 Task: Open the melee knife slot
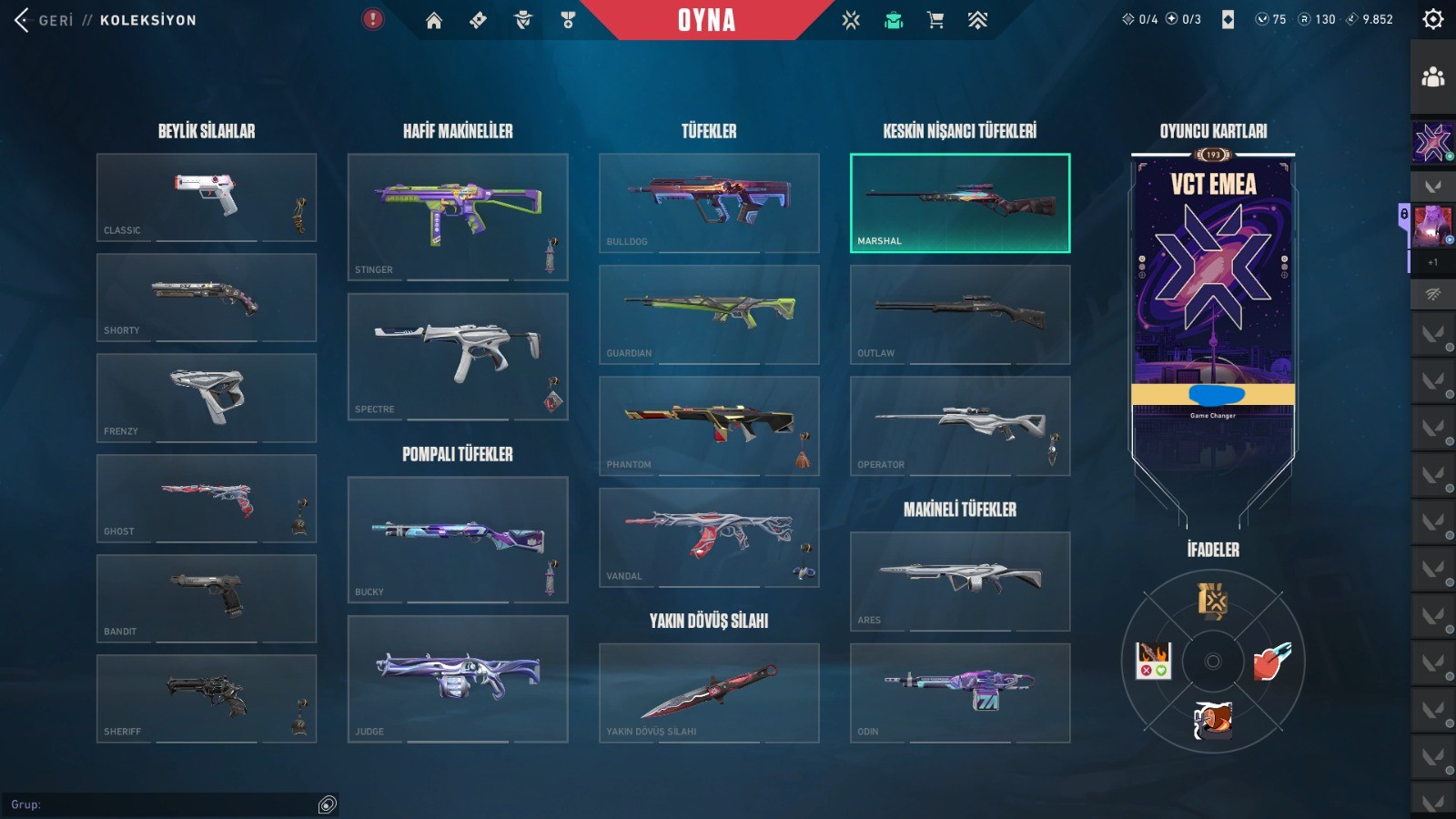(x=708, y=693)
